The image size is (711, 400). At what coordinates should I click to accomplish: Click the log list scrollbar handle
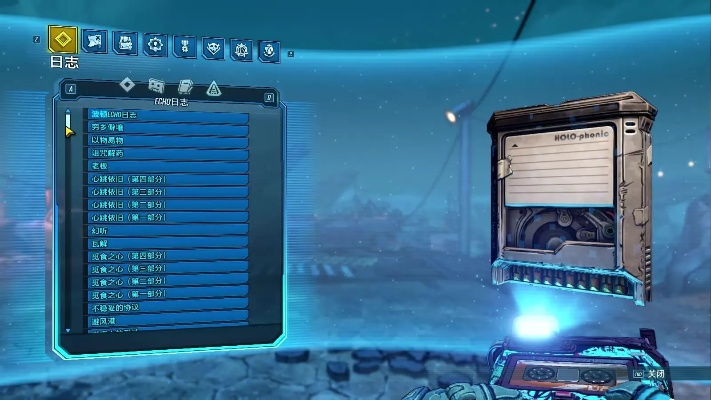(68, 123)
